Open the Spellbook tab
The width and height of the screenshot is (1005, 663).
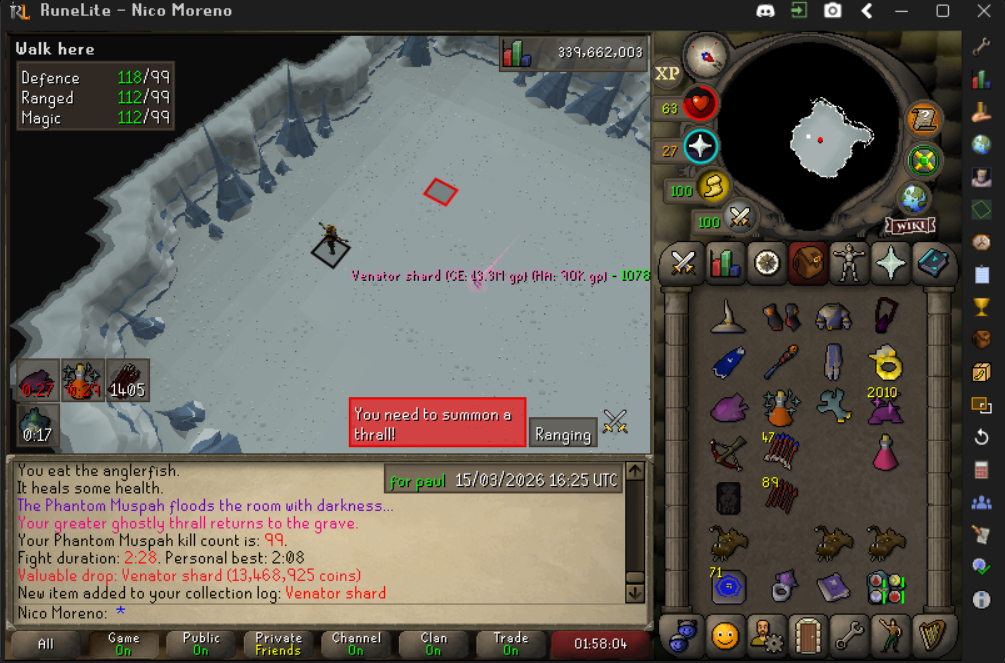point(930,263)
